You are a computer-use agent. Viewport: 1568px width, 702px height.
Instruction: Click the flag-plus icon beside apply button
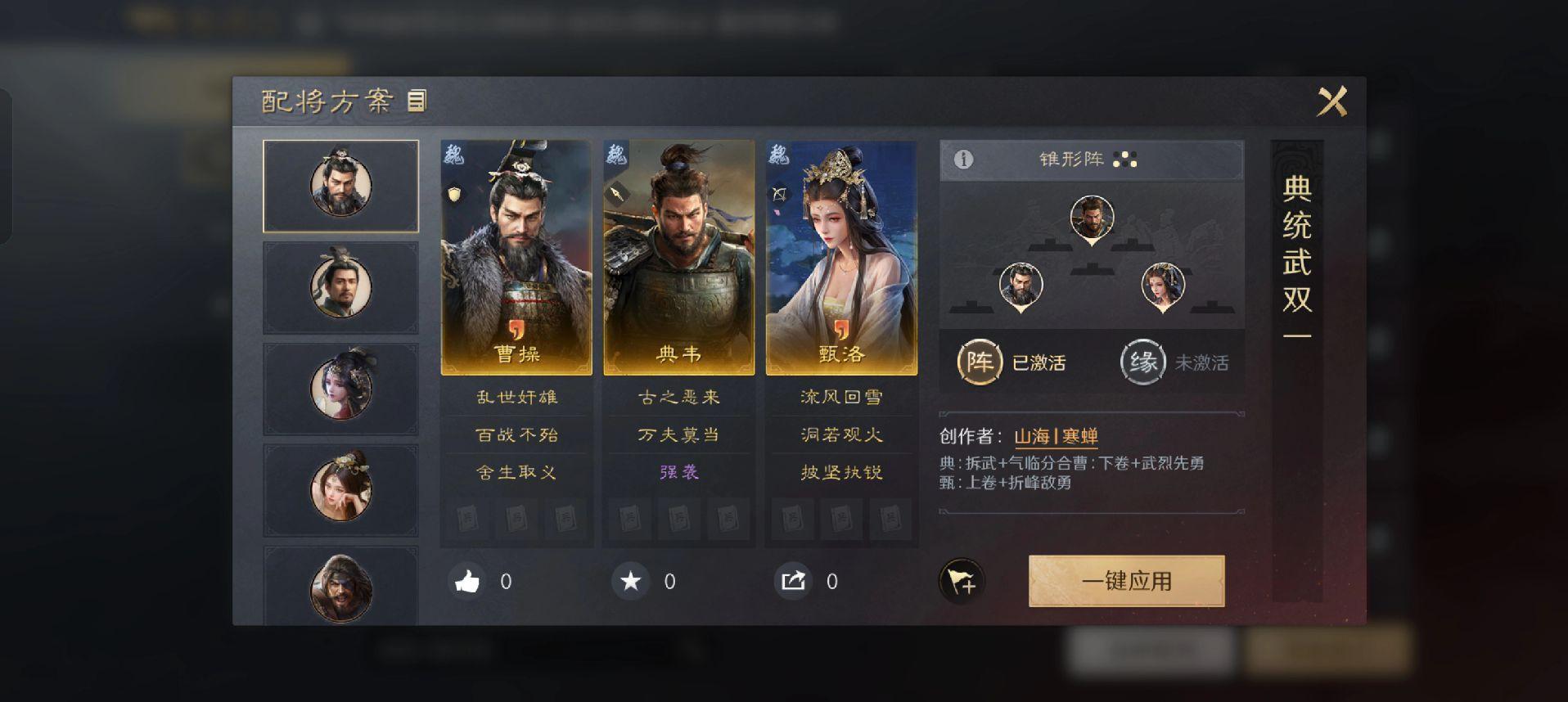962,582
